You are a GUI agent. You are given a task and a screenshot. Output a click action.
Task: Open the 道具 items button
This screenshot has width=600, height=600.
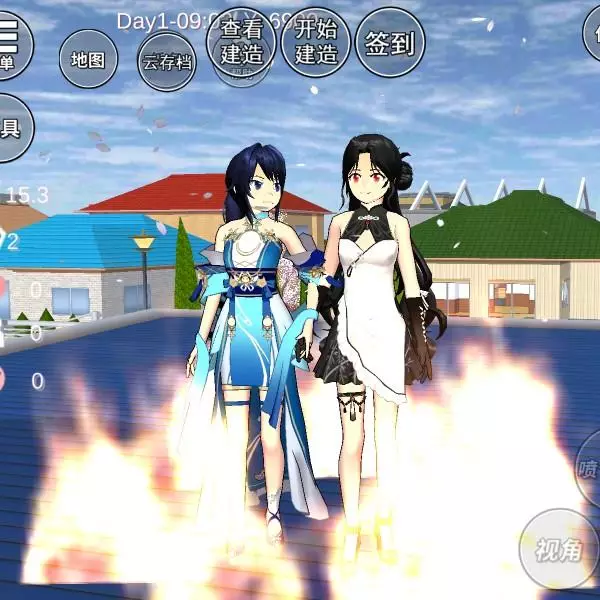tap(10, 128)
